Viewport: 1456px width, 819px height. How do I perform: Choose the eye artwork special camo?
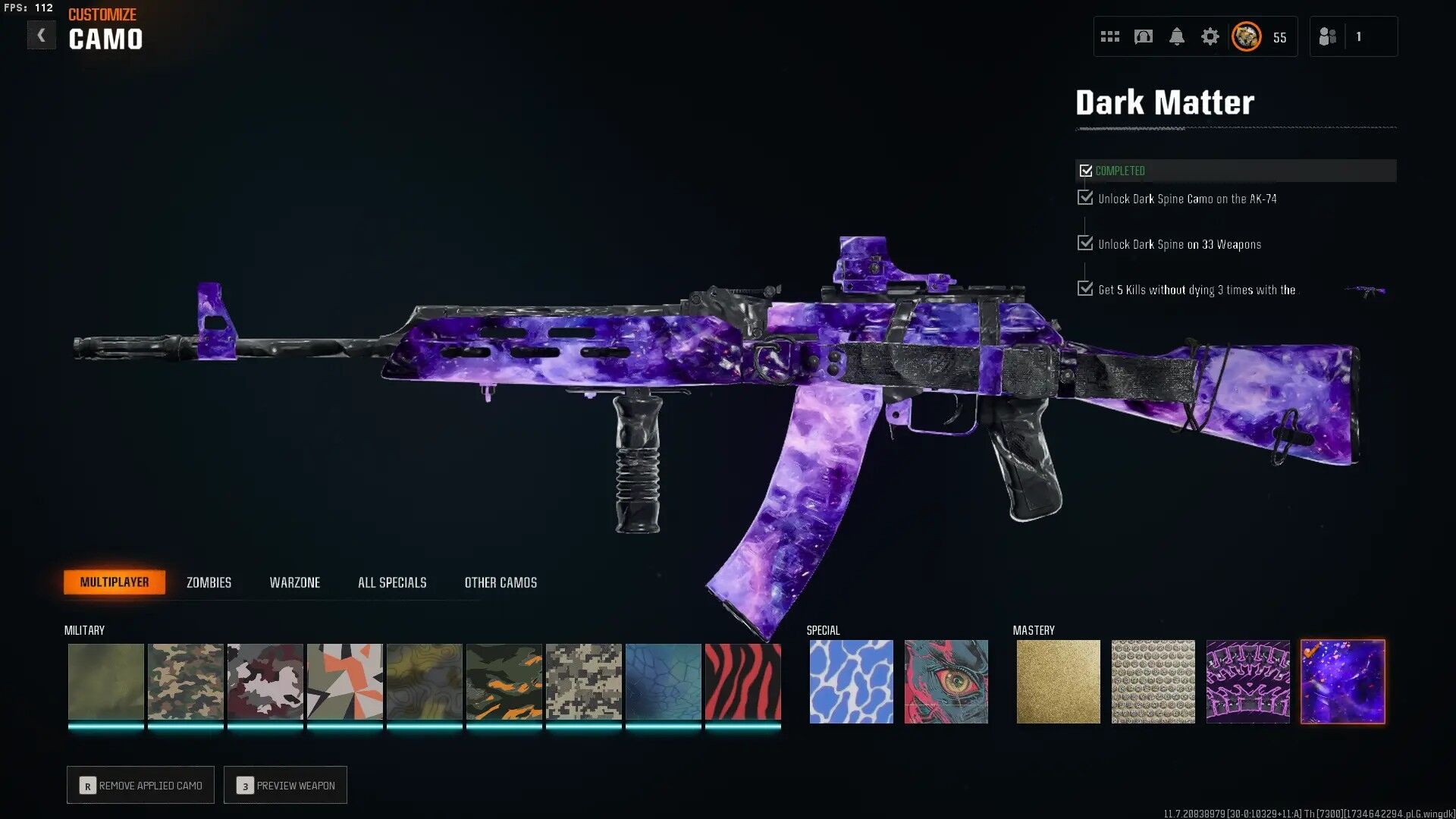[946, 682]
